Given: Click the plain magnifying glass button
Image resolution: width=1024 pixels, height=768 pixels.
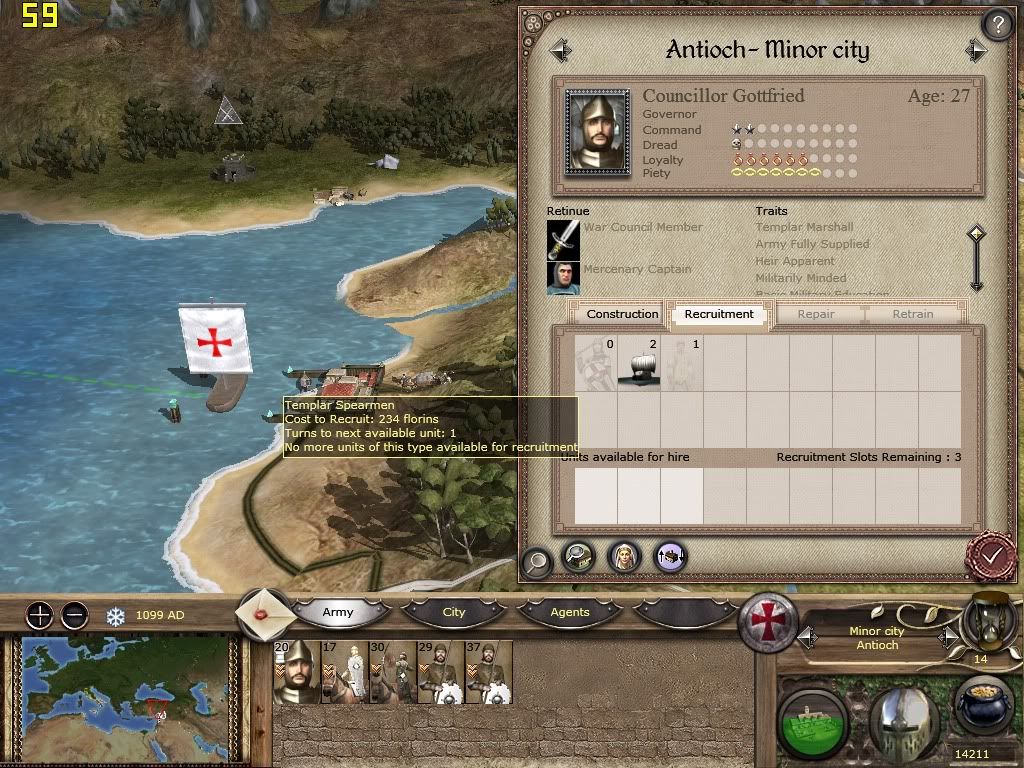Looking at the screenshot, I should [537, 562].
